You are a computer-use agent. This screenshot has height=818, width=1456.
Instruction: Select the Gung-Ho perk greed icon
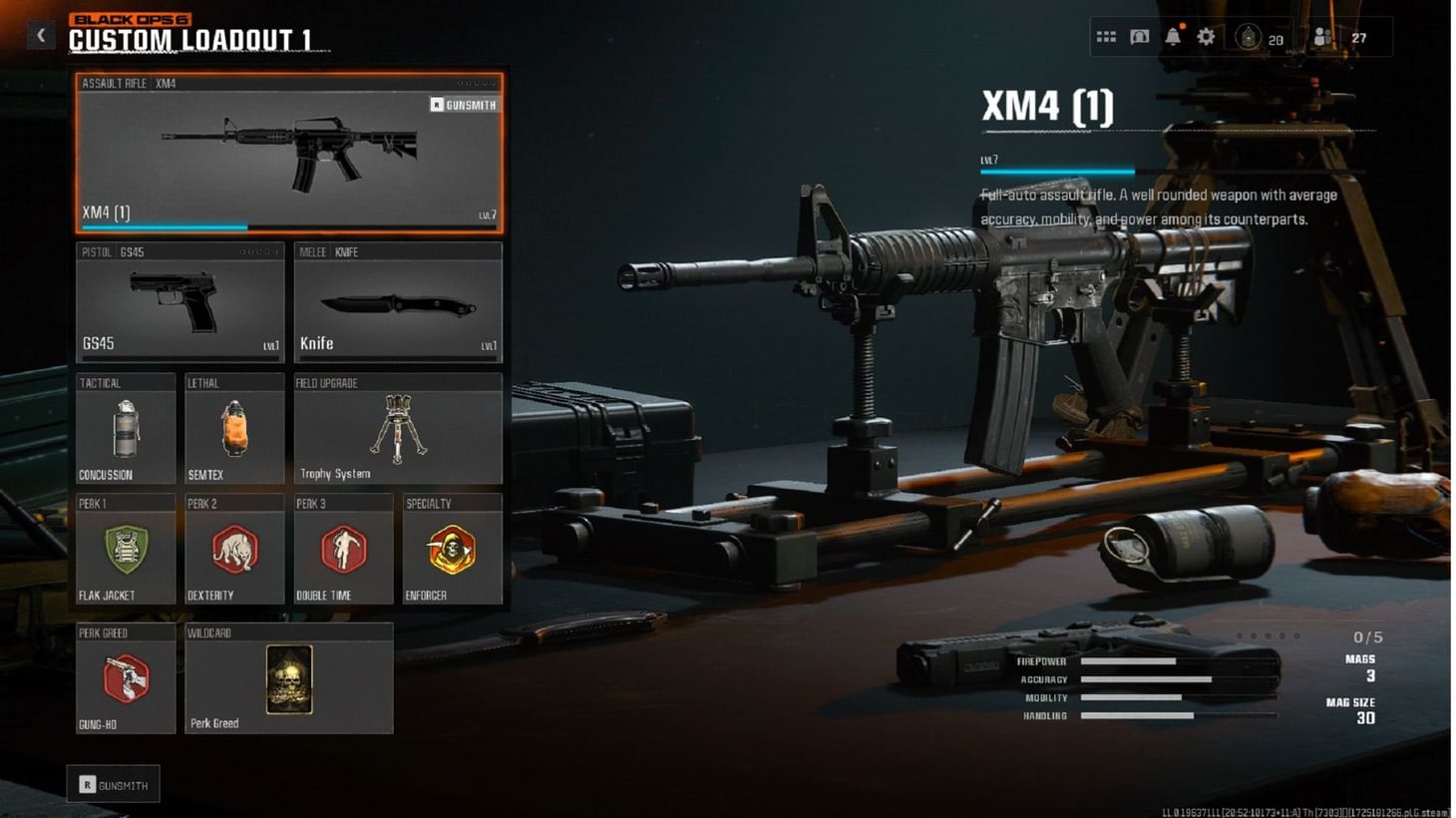pyautogui.click(x=125, y=680)
